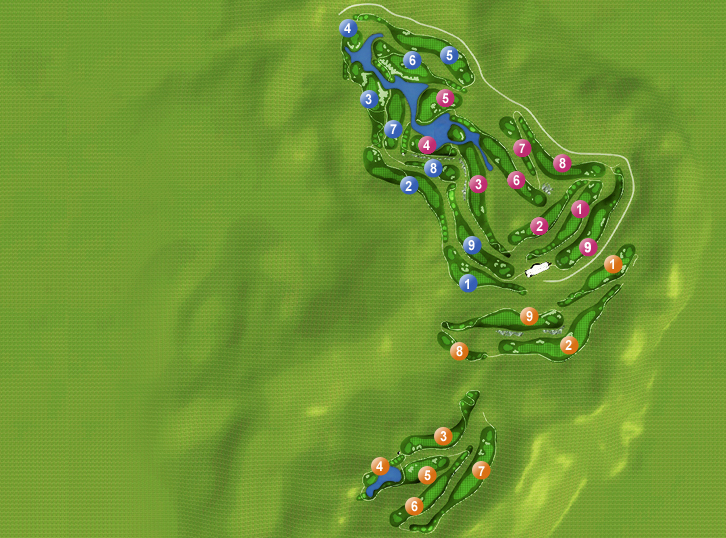This screenshot has width=726, height=538.
Task: Choose the orange hole 2 marker
Action: coord(568,345)
